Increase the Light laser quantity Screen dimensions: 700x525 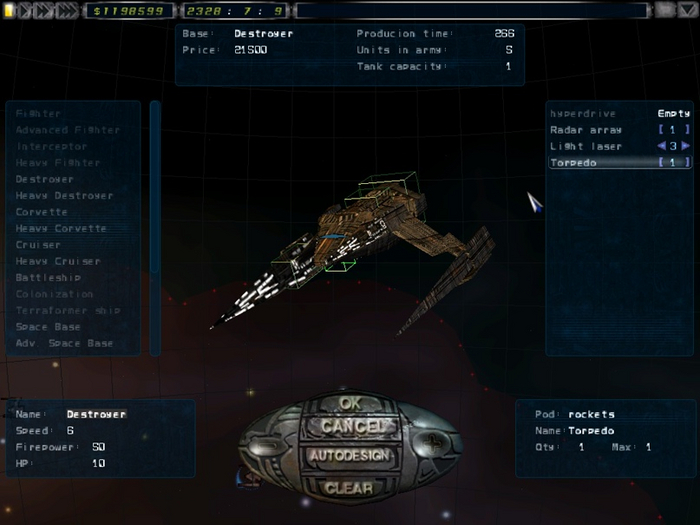686,146
